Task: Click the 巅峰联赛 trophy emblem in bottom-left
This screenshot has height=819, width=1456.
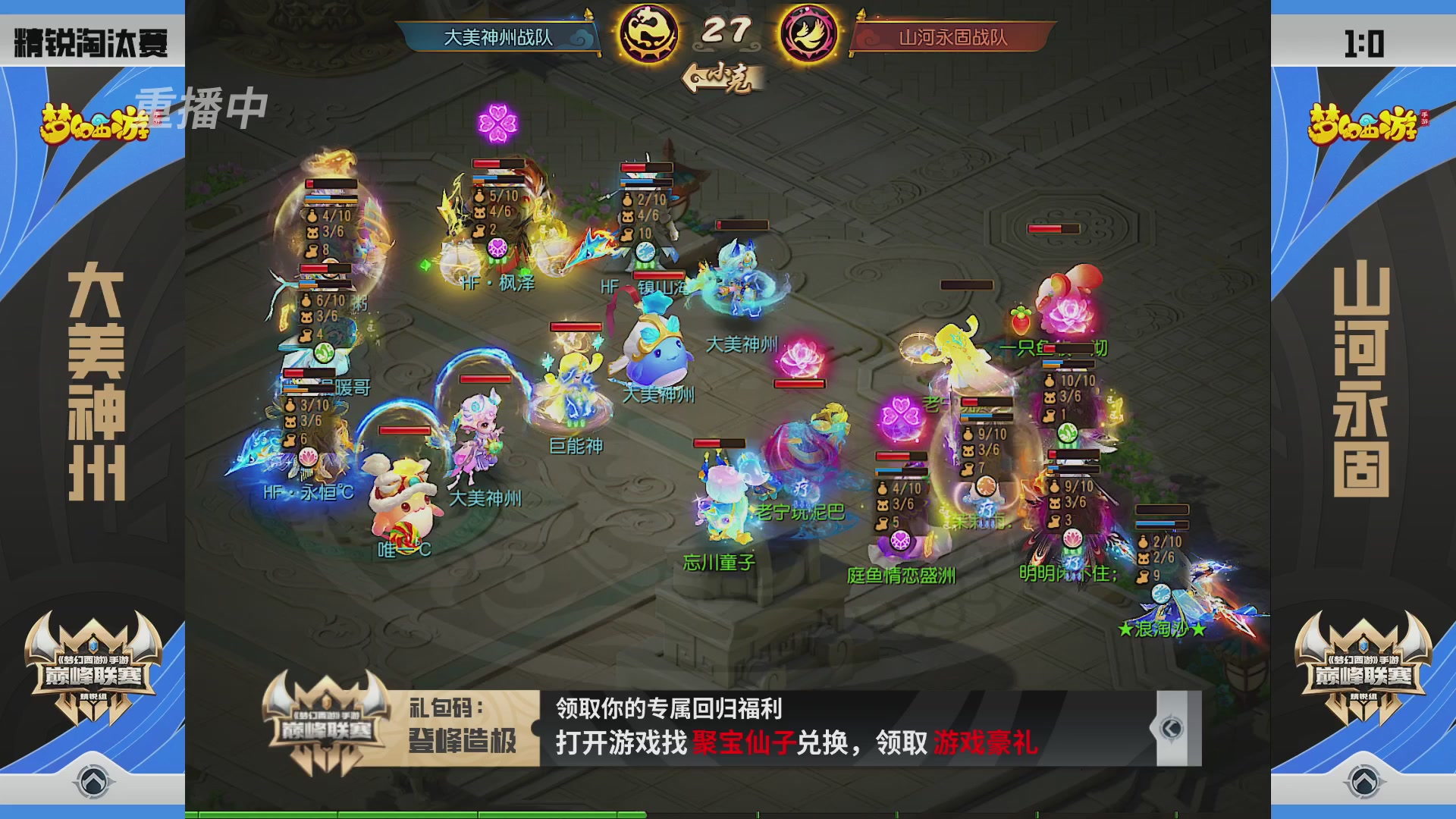Action: click(x=91, y=675)
